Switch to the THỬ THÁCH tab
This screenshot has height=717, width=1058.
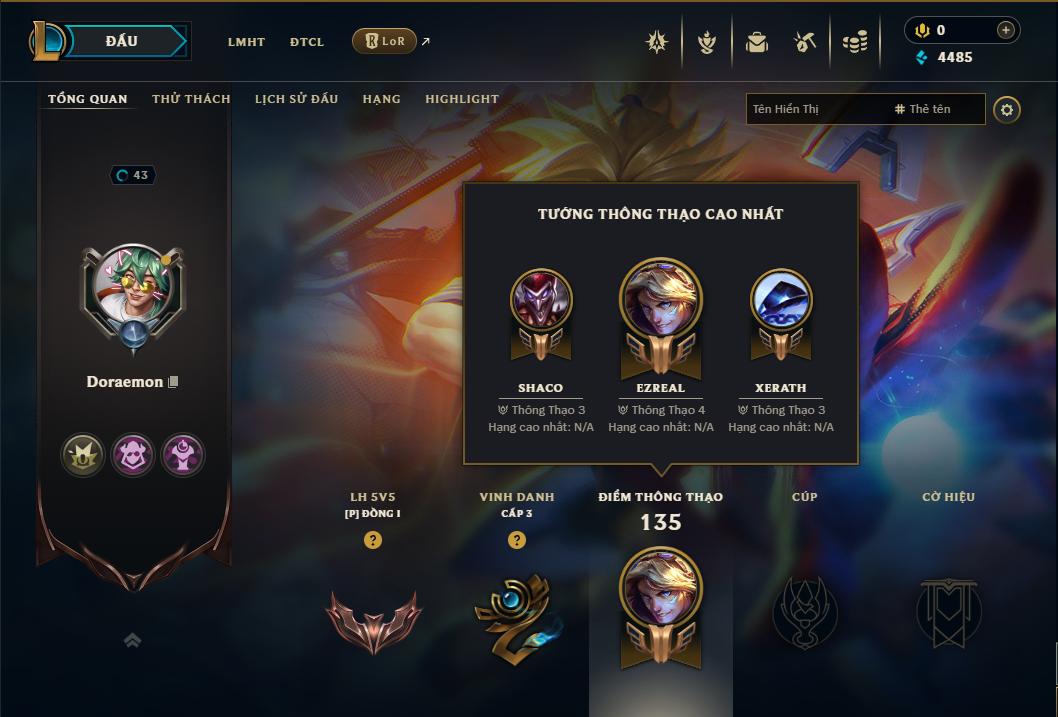[x=191, y=99]
